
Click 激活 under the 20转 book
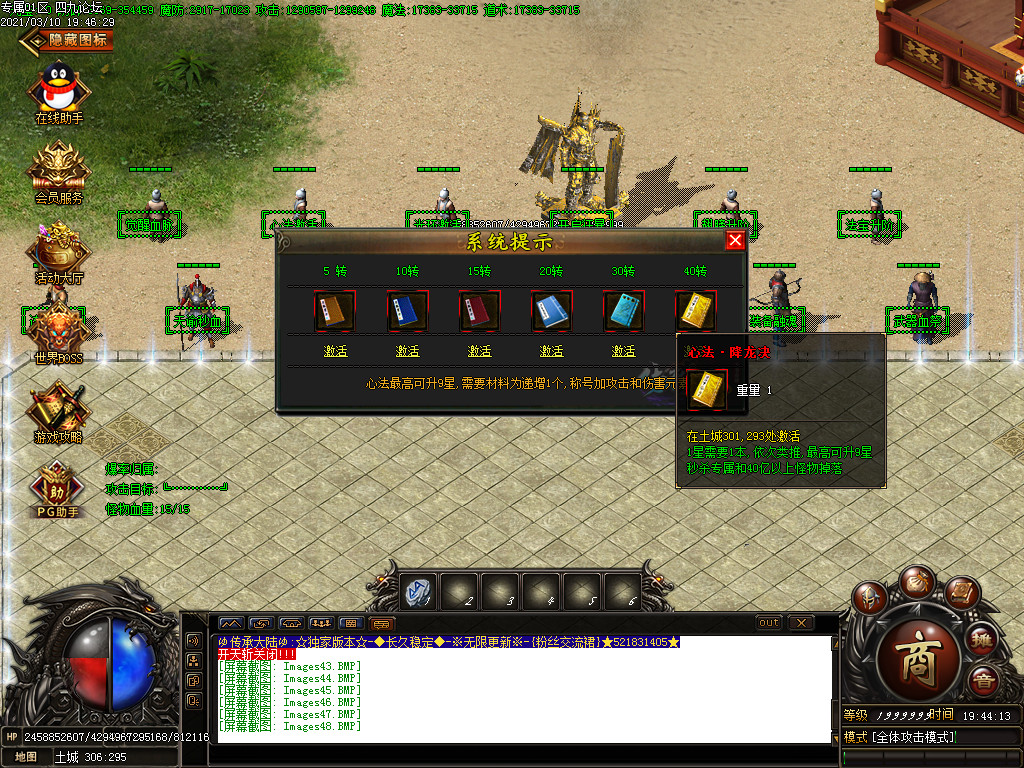pyautogui.click(x=551, y=351)
